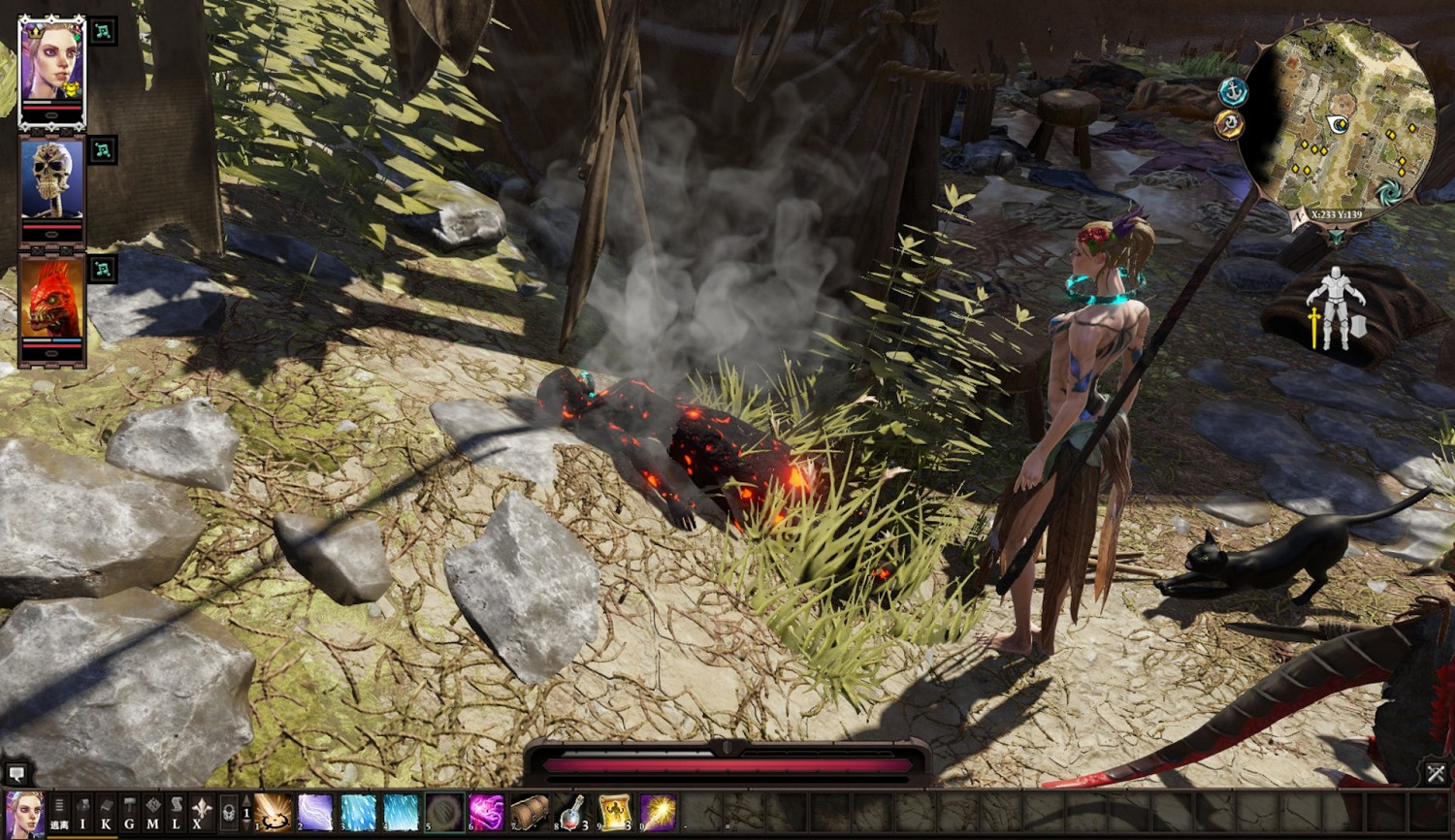This screenshot has width=1455, height=840.
Task: Use the red potion in hotbar slot 8
Action: click(x=572, y=813)
